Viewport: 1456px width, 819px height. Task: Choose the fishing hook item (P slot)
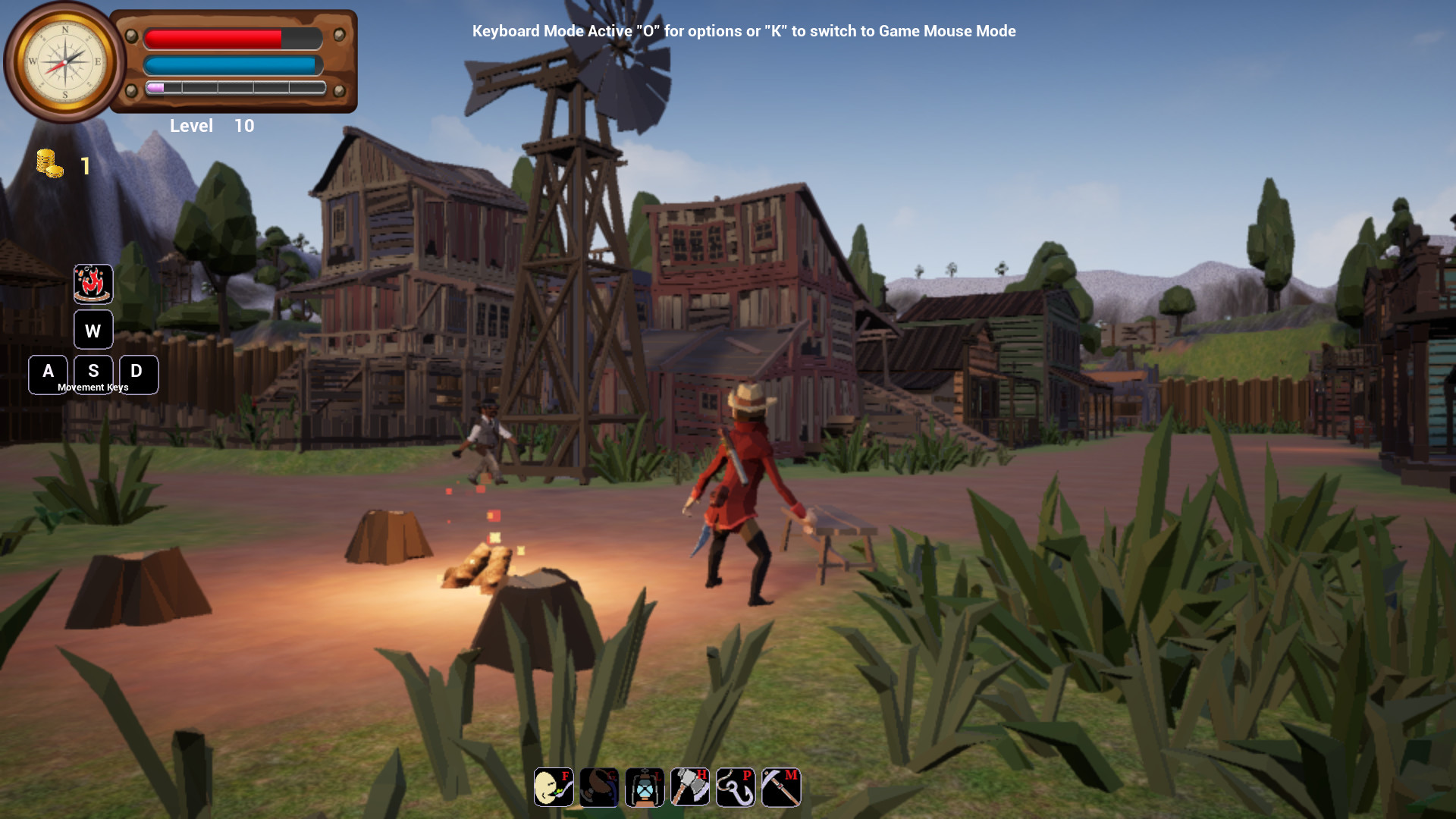coord(735,787)
